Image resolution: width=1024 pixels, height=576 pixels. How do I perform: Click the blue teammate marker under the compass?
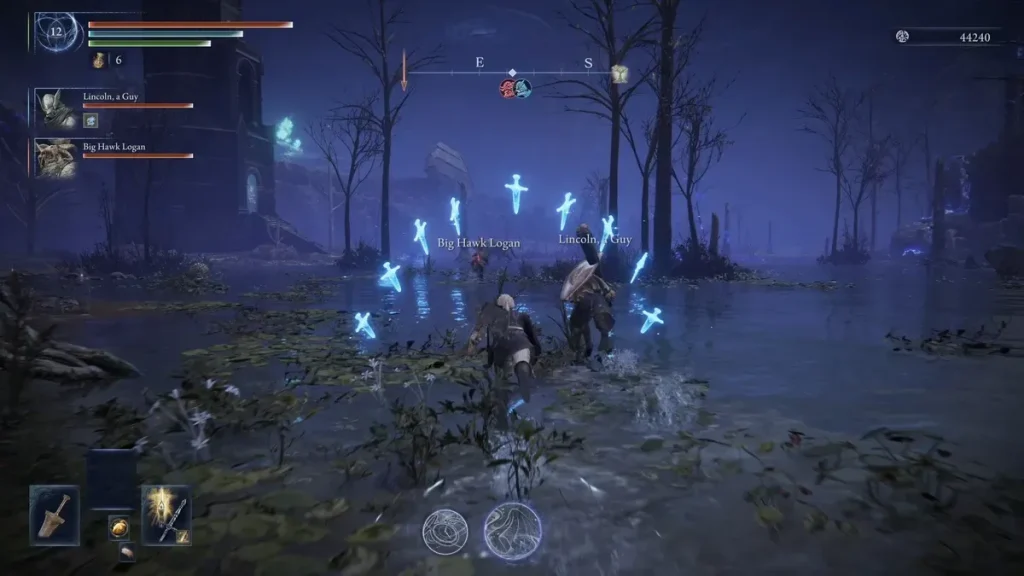(x=522, y=89)
